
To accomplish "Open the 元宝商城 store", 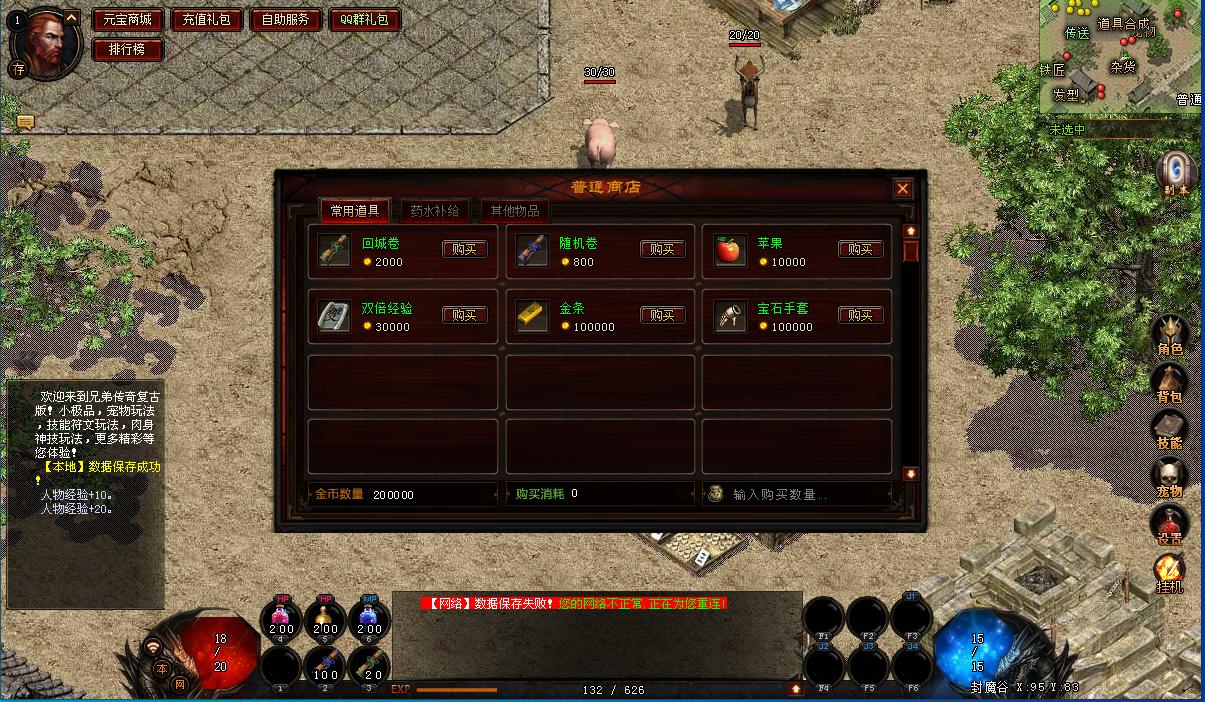I will click(127, 20).
